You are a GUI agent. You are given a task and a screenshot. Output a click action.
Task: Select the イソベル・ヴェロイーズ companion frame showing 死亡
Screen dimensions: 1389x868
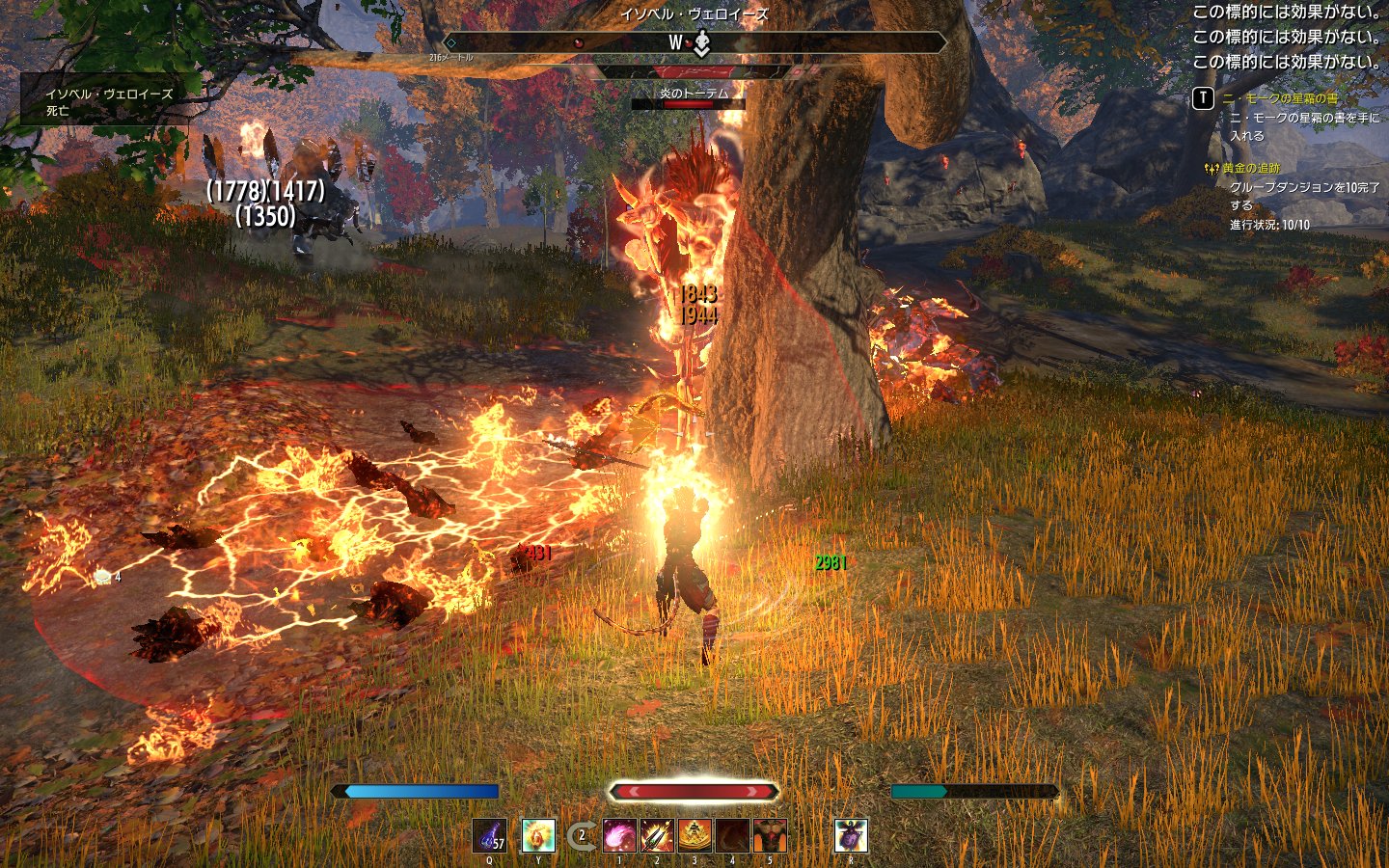click(x=109, y=101)
